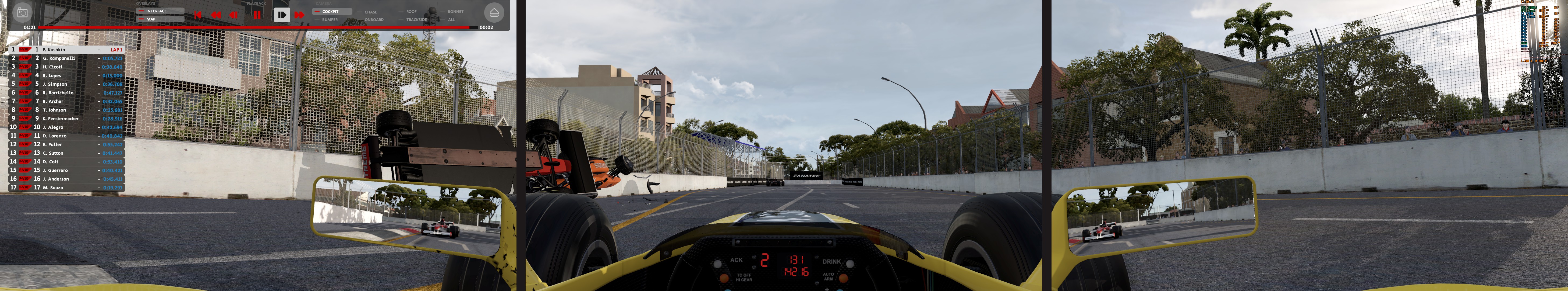Choose the Onboard camera view

[x=374, y=19]
